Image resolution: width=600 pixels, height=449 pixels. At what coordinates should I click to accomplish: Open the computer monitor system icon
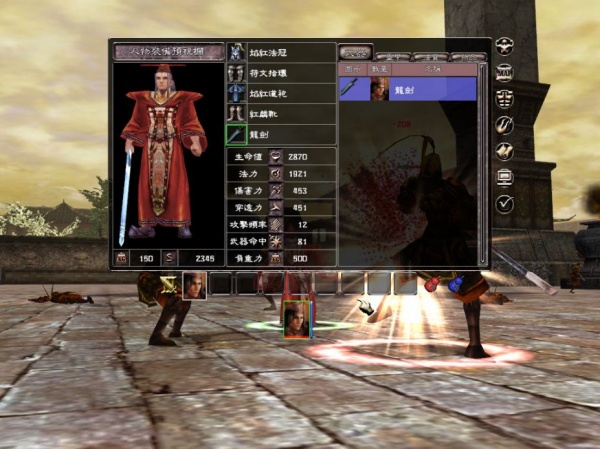(x=506, y=178)
